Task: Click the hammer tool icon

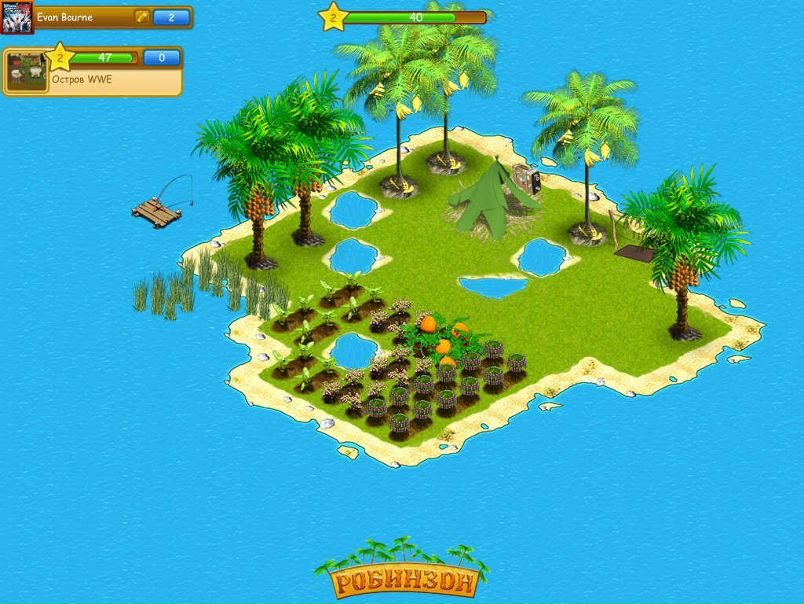Action: click(x=142, y=18)
